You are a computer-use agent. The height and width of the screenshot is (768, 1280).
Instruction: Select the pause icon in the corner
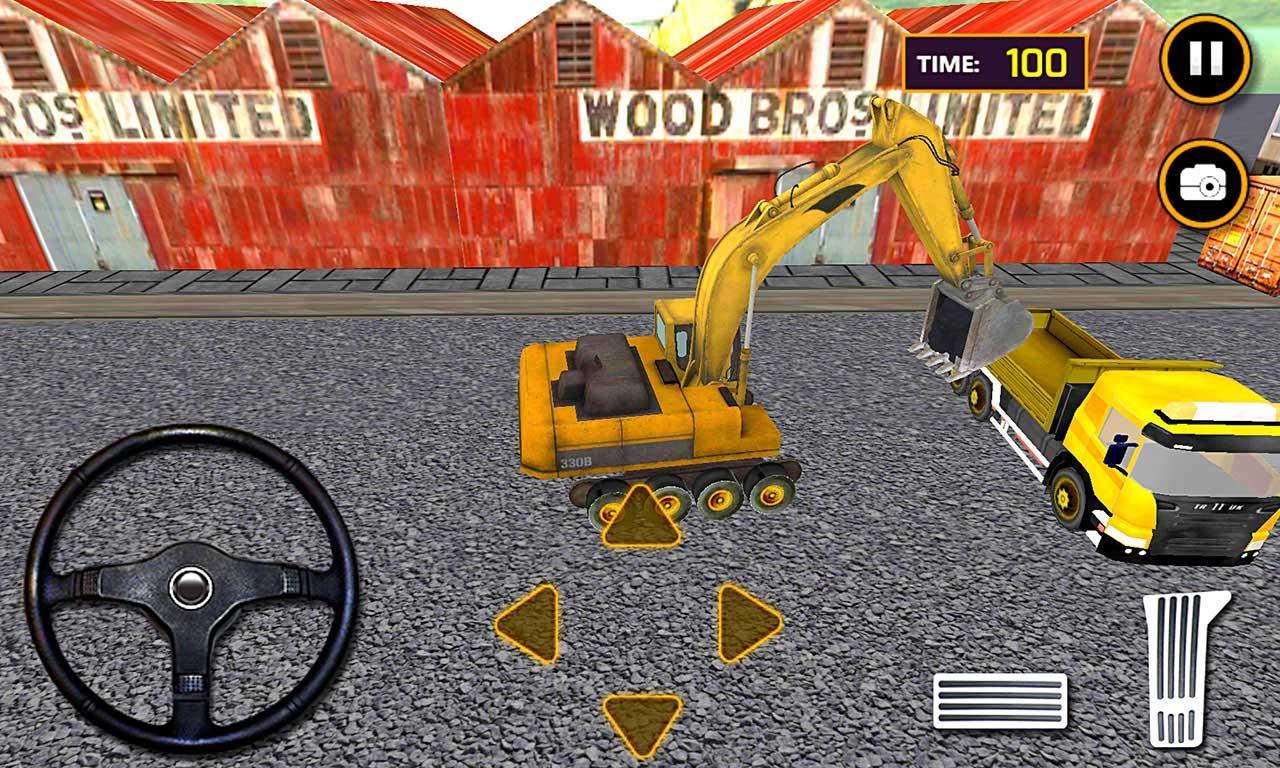click(x=1206, y=58)
